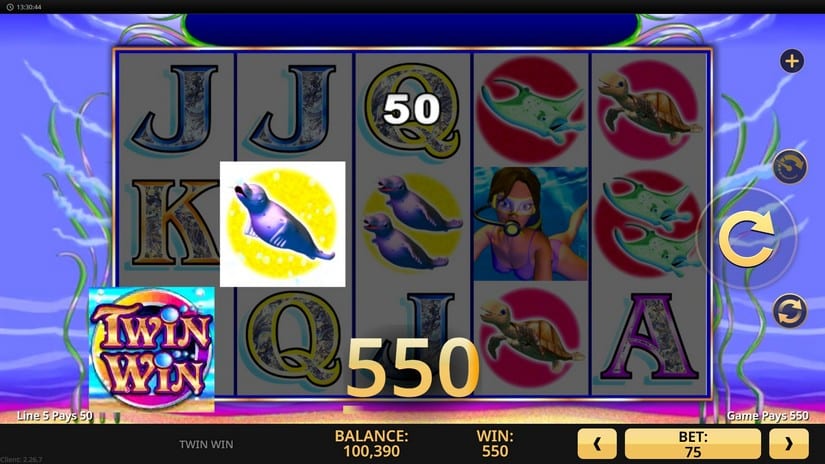Toggle the turbo speed gauge button
This screenshot has height=464, width=825.
790,166
